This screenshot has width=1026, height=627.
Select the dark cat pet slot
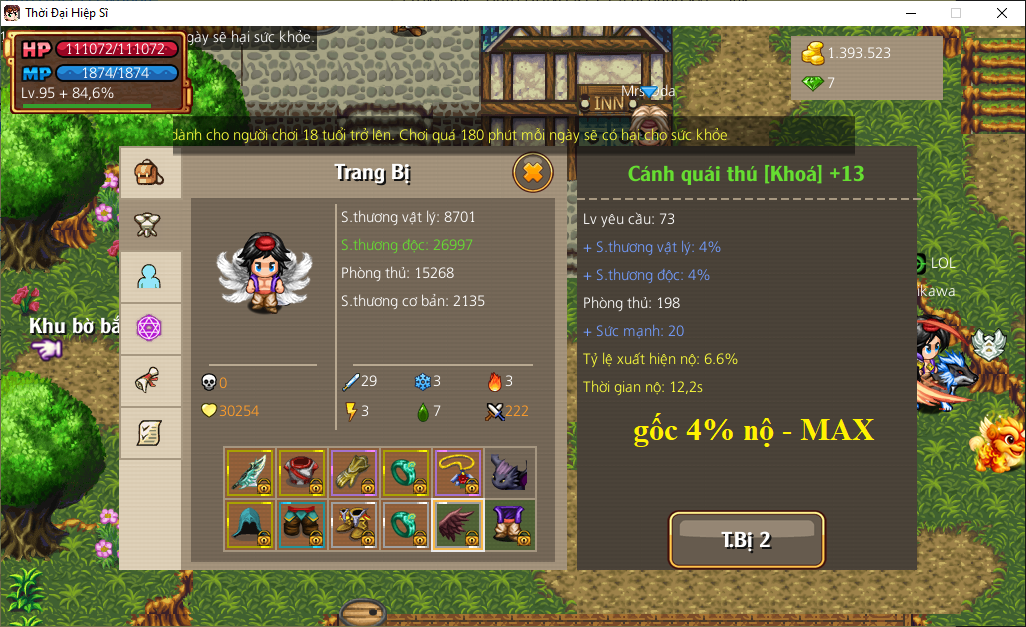pos(510,473)
